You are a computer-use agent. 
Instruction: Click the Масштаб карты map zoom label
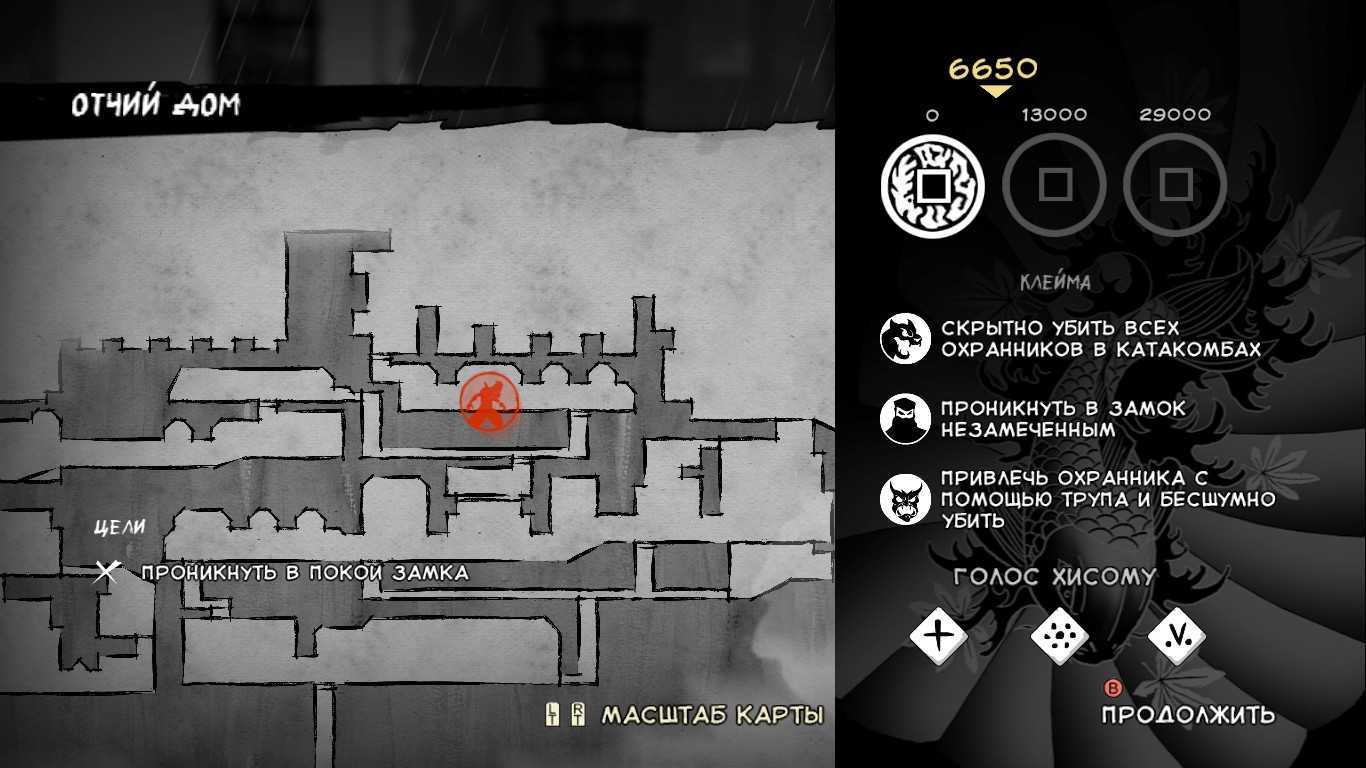tap(711, 715)
